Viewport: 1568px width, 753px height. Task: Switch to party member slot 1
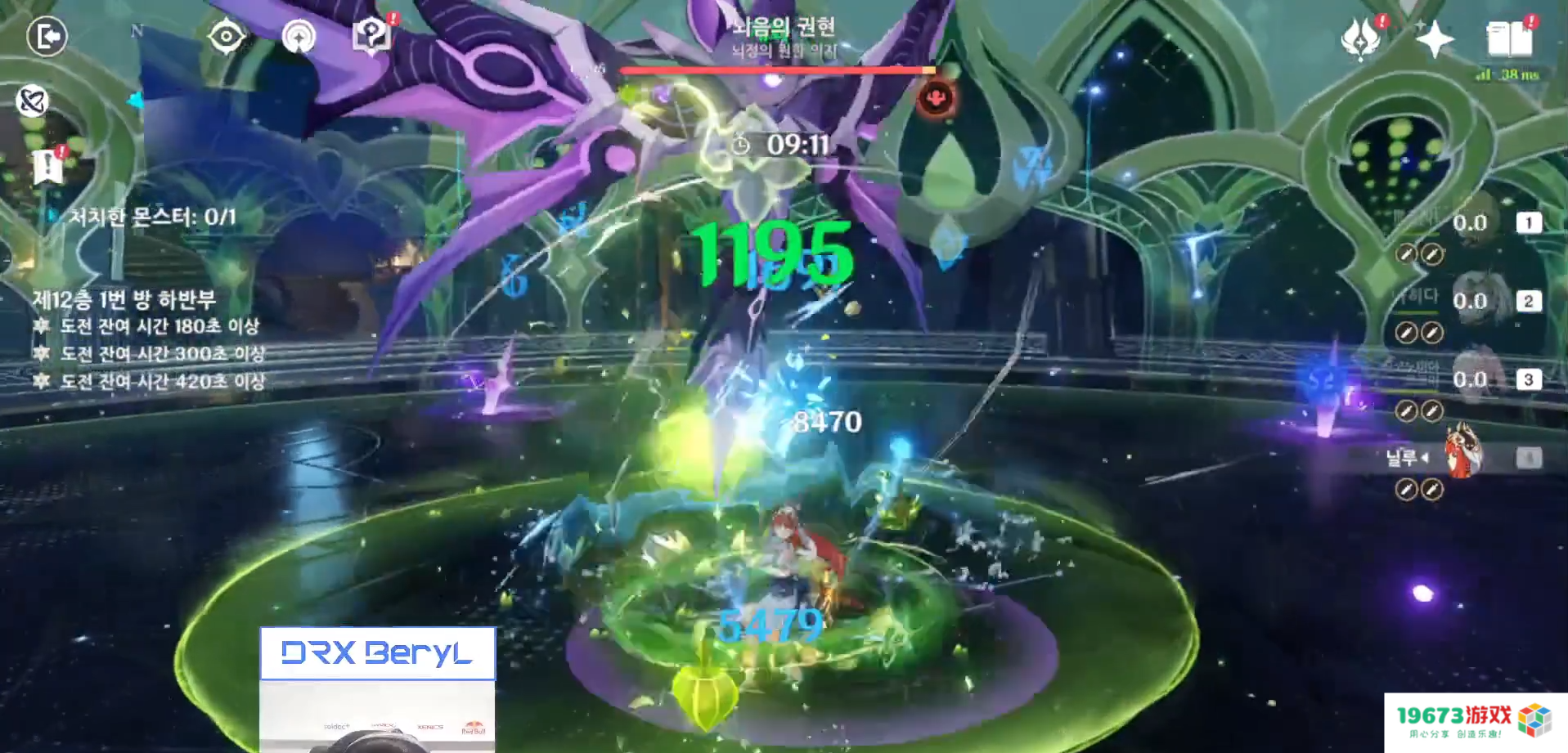pos(1528,222)
